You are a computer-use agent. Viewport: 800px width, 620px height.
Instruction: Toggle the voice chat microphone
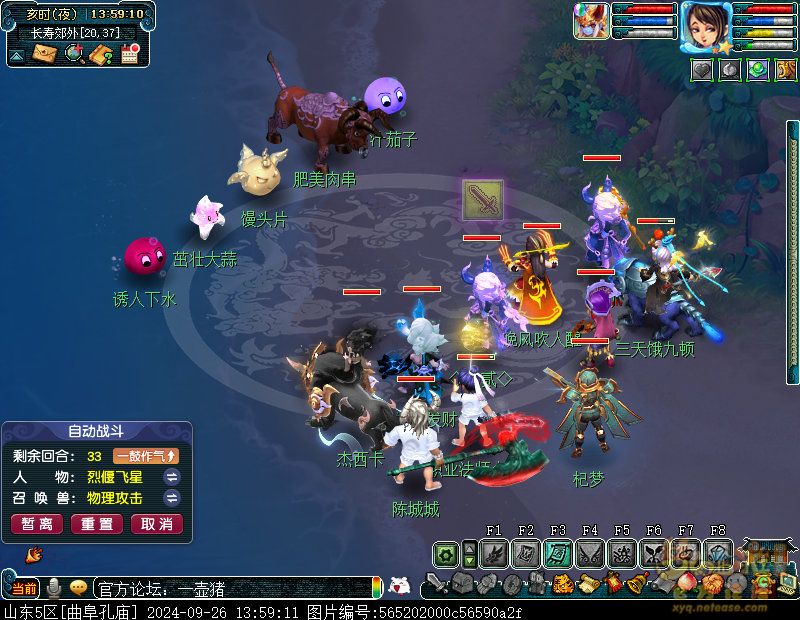(54, 588)
